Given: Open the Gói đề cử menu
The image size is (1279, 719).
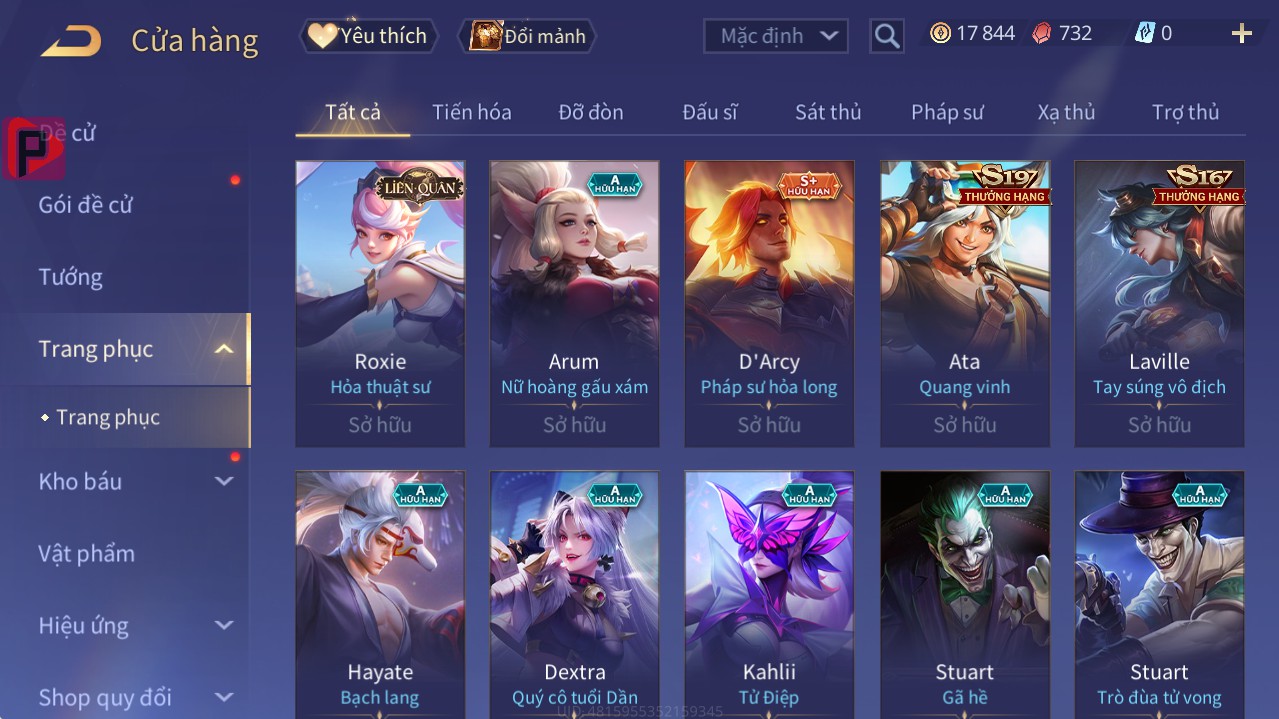Looking at the screenshot, I should point(86,205).
